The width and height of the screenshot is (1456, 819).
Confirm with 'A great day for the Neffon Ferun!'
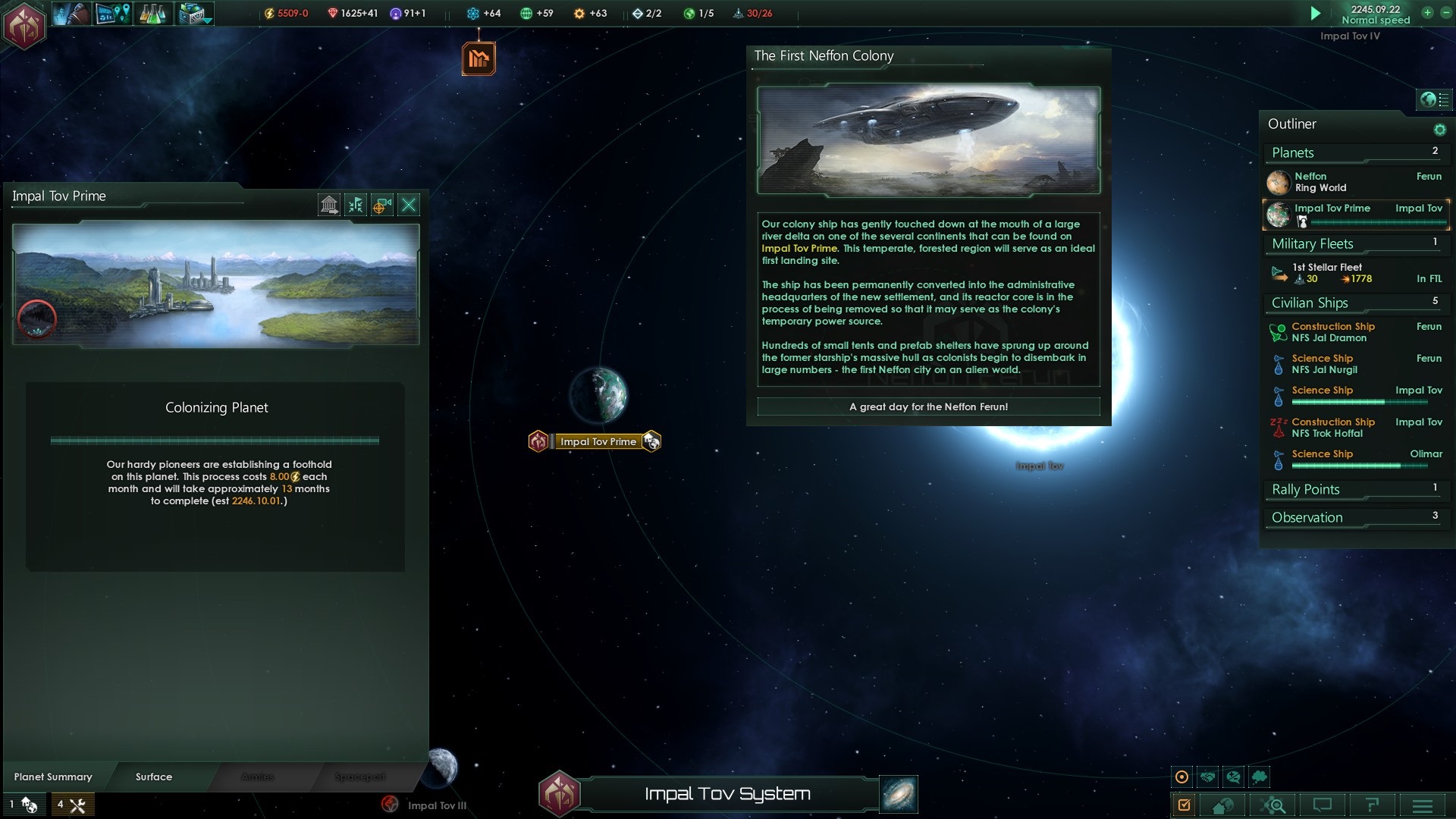coord(928,407)
